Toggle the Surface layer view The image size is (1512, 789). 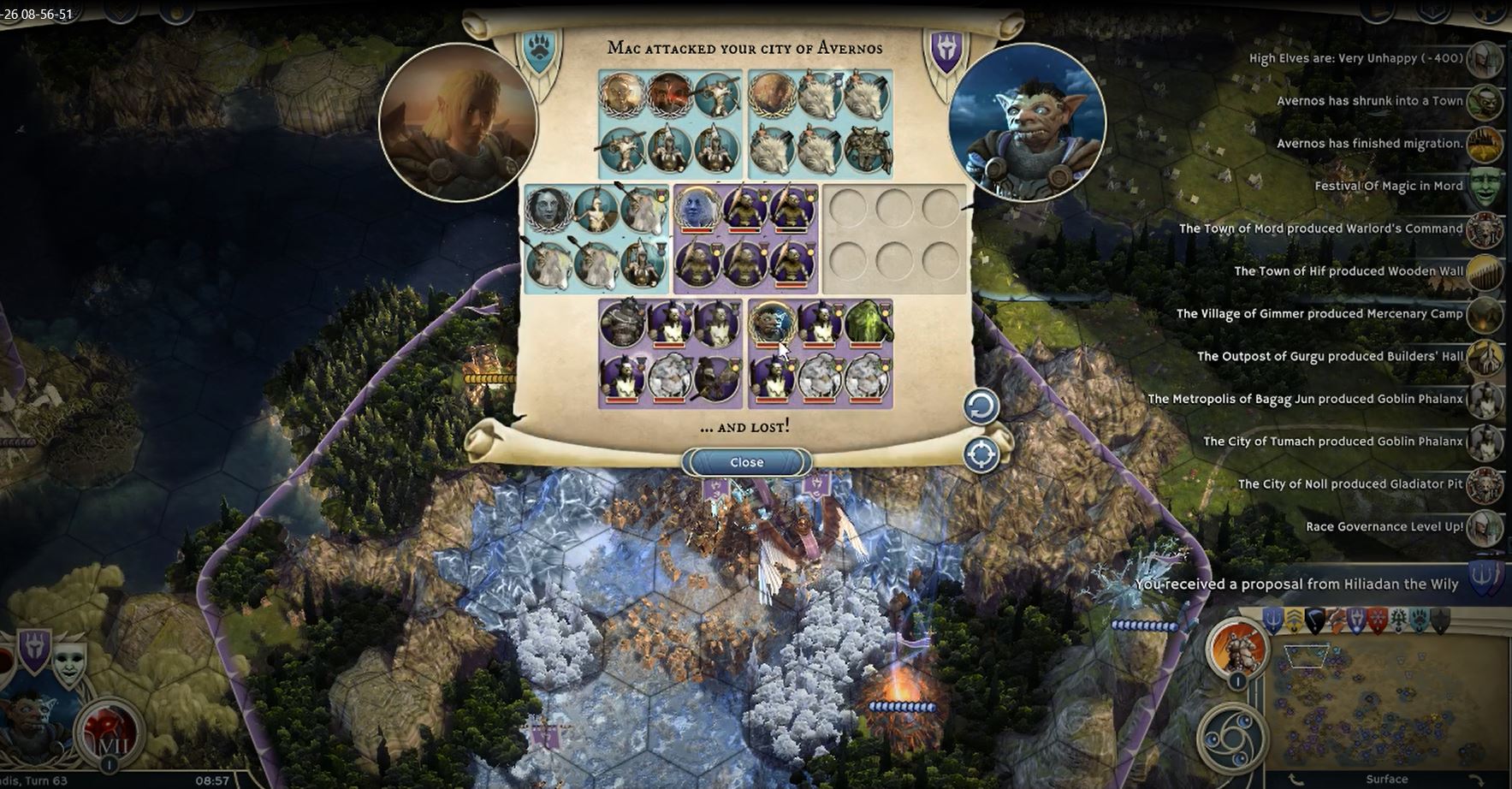1386,779
